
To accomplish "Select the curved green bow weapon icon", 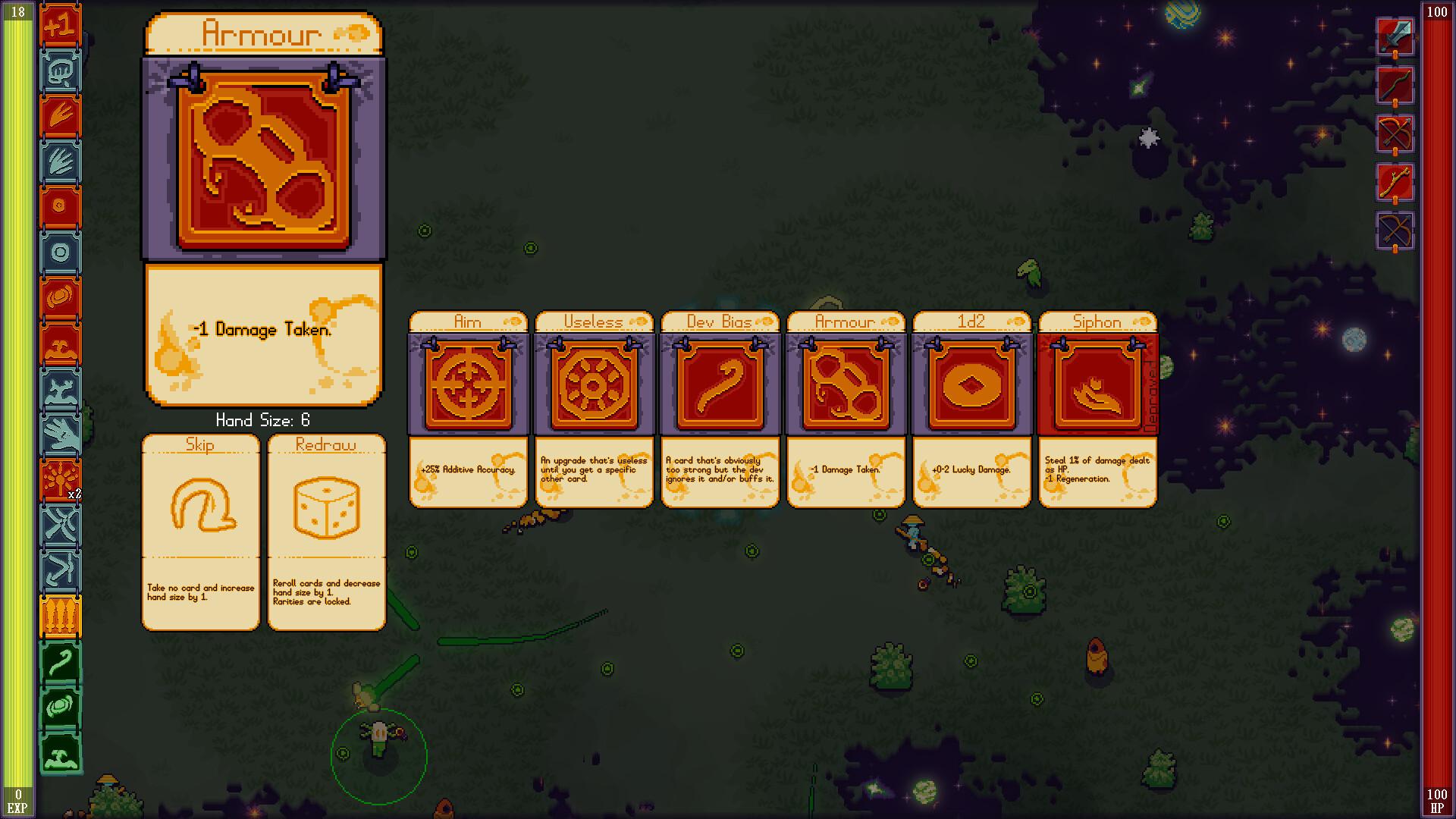I will tap(1395, 85).
